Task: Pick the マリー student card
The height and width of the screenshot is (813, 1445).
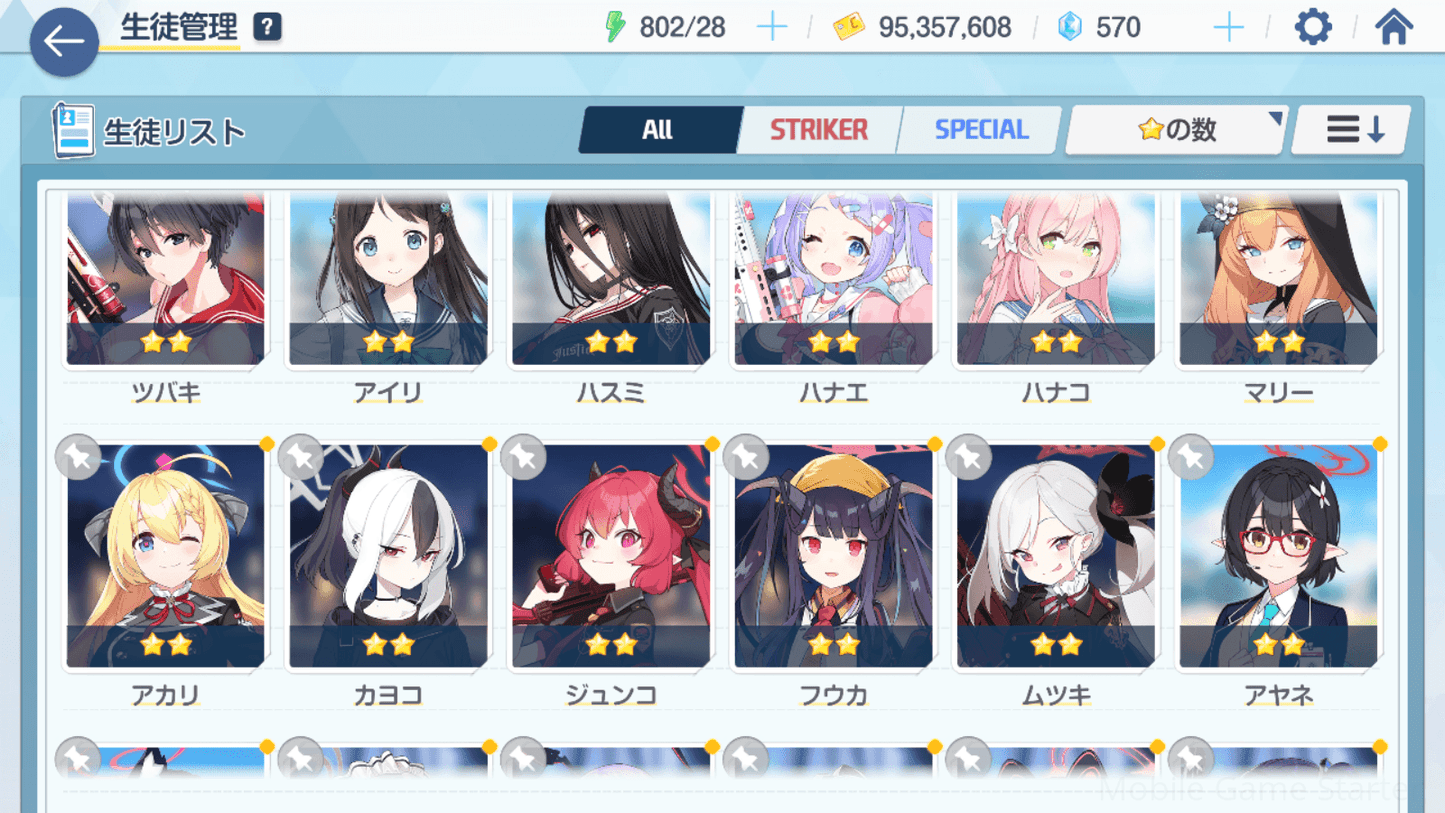Action: click(x=1278, y=280)
